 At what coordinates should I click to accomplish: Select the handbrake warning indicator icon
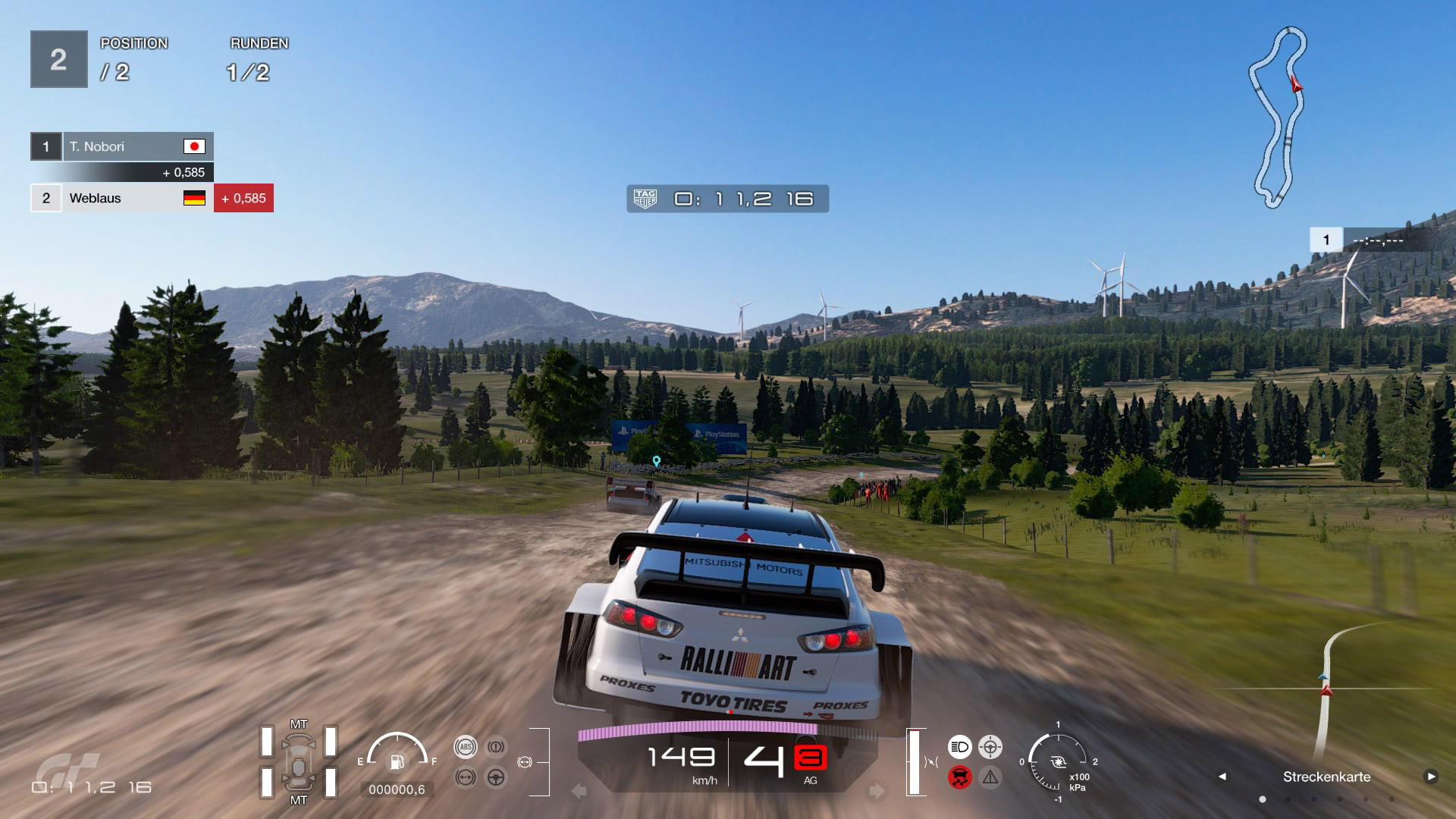(496, 747)
